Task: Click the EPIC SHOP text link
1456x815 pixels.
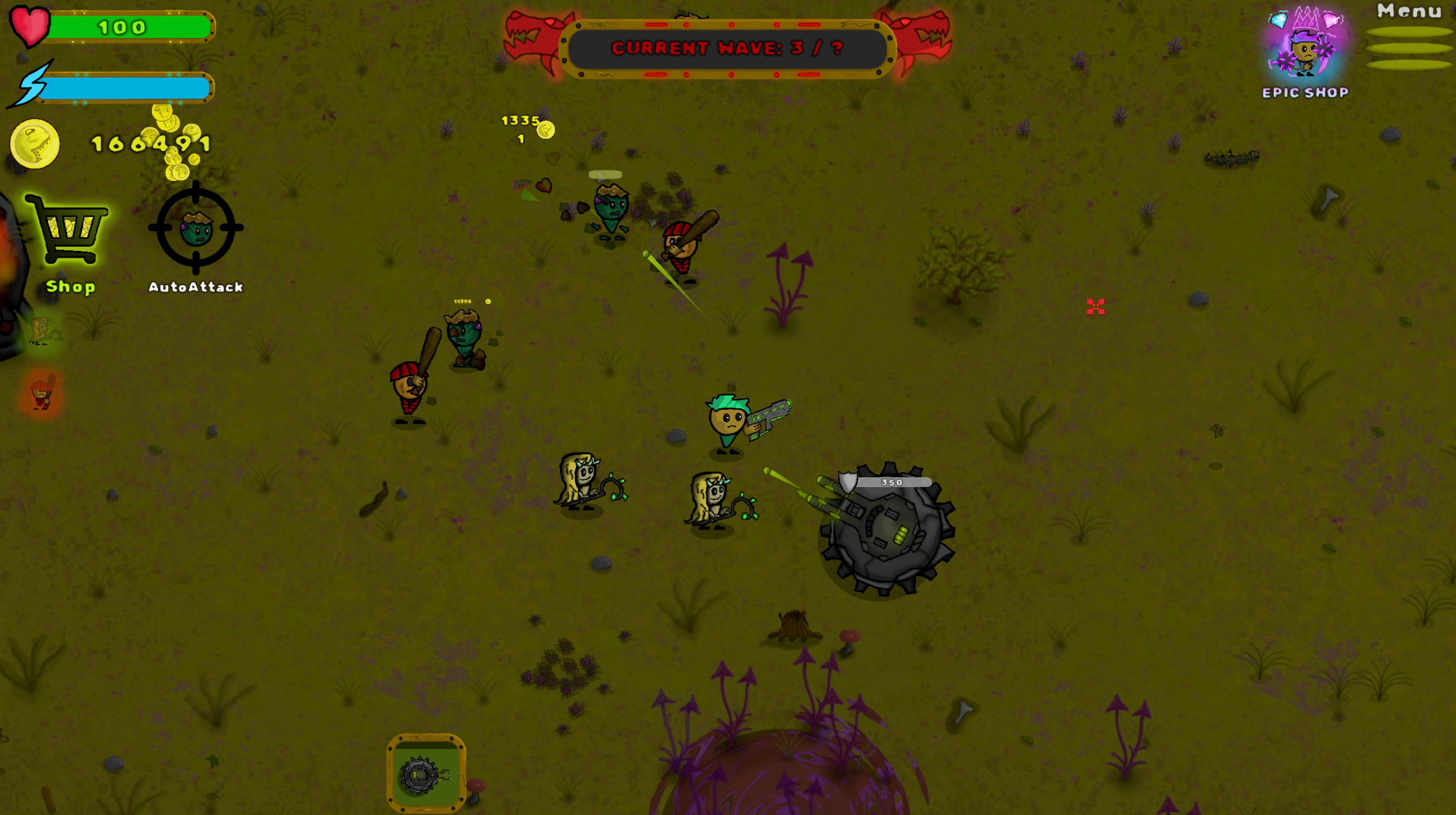Action: (1306, 92)
